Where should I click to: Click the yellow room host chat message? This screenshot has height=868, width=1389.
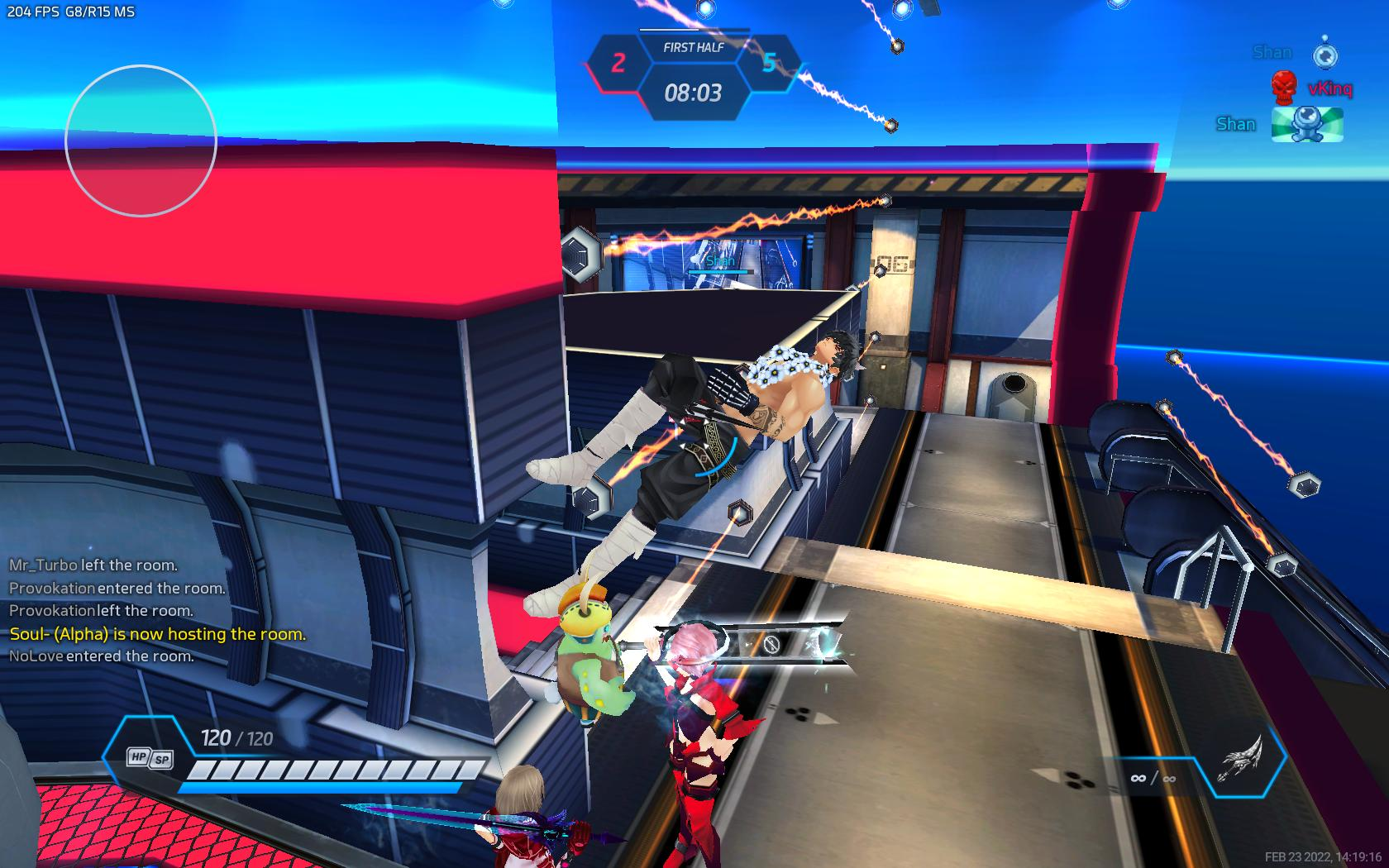click(x=157, y=634)
